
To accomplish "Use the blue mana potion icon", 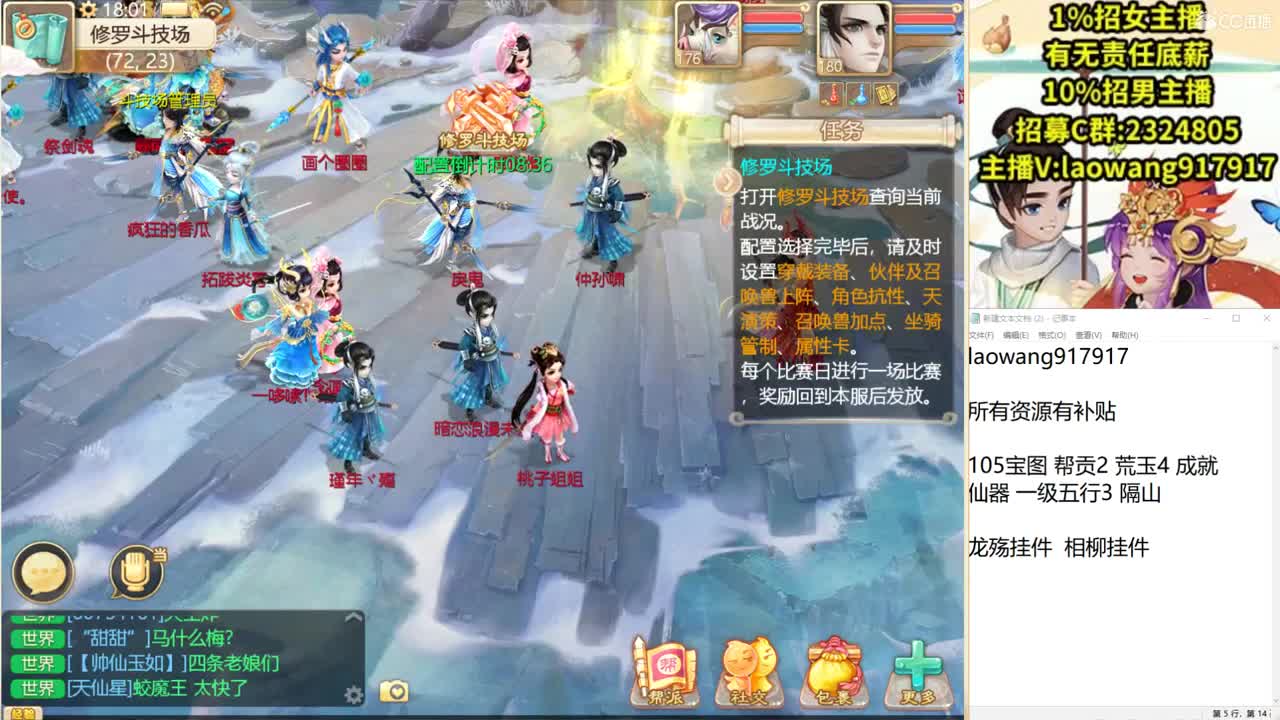I will (860, 95).
